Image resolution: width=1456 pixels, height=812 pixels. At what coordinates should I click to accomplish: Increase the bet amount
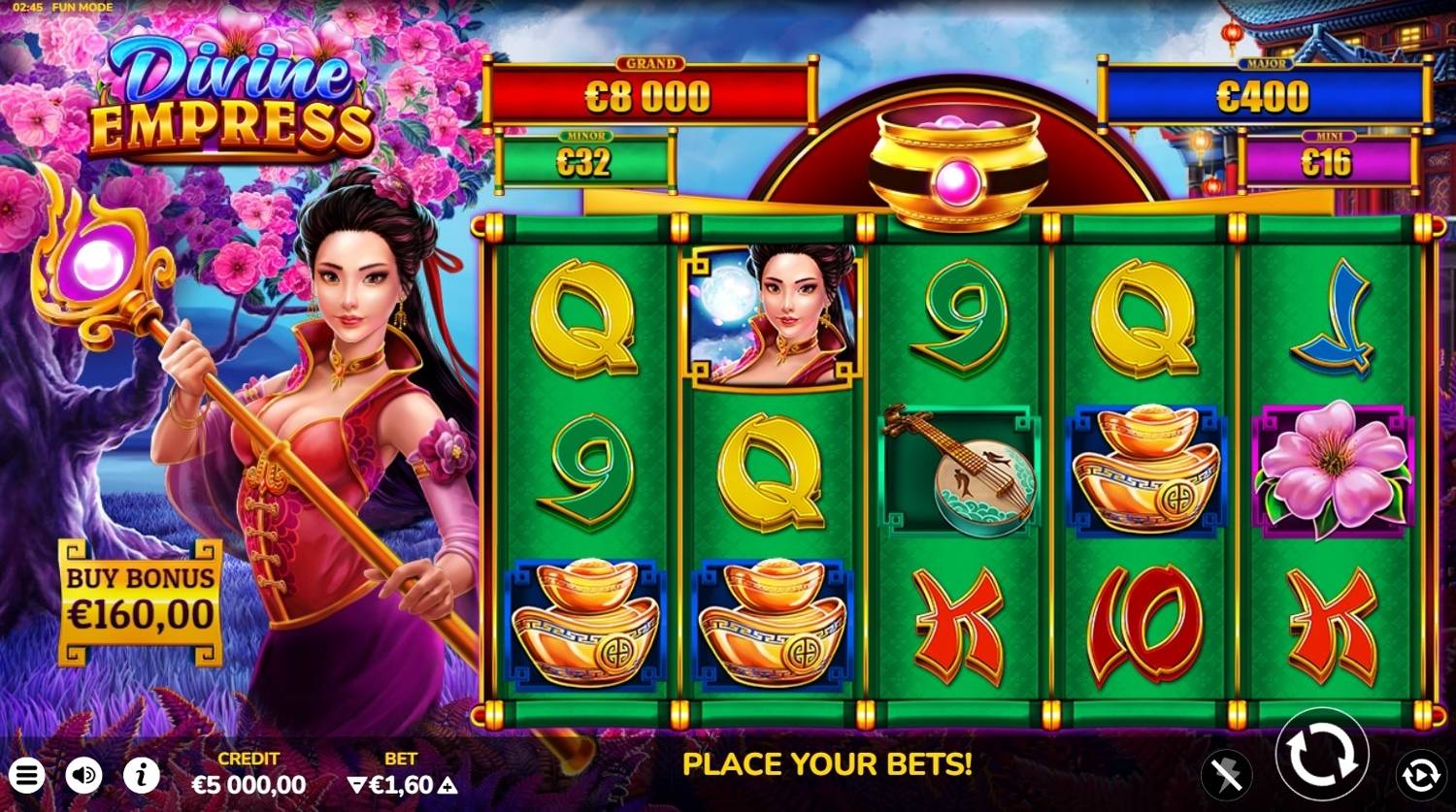coord(447,785)
